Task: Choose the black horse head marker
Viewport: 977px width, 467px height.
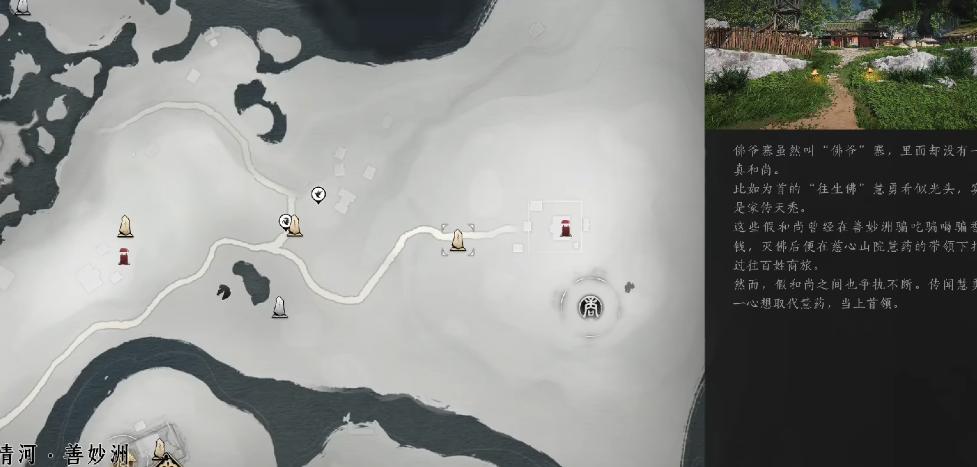Action: click(224, 292)
